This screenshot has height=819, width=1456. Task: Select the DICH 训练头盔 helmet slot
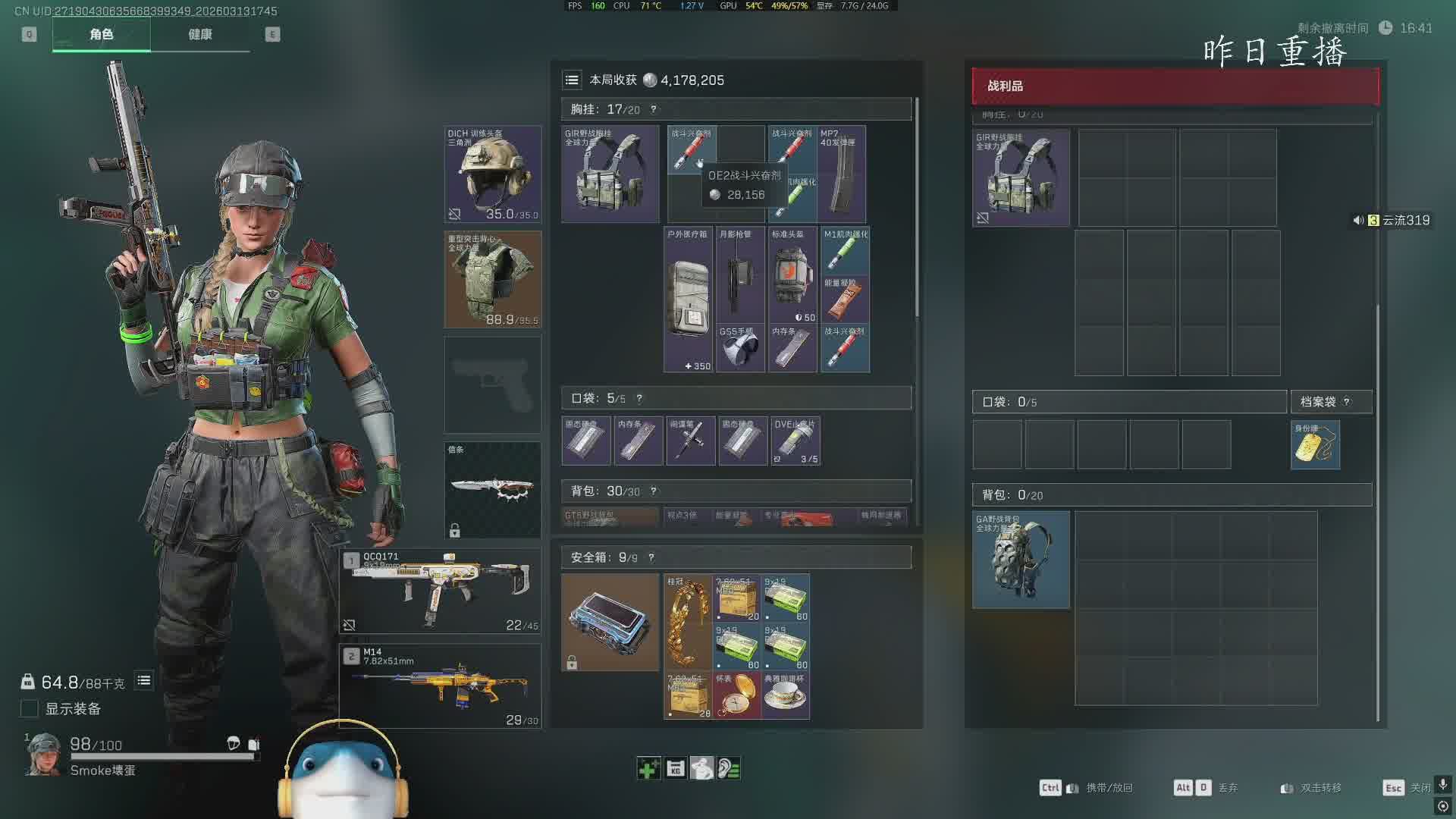493,174
